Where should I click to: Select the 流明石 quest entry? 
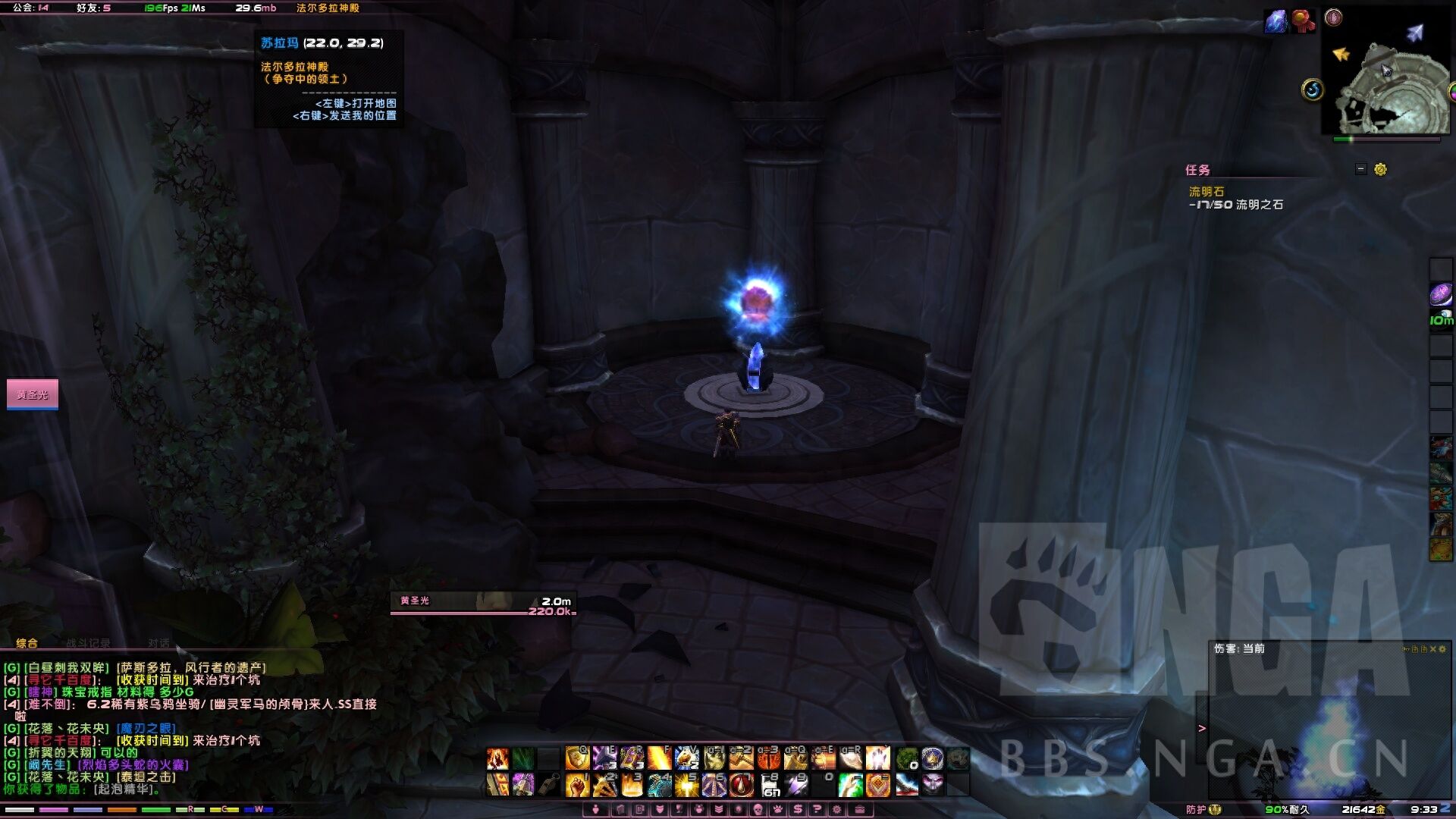point(1206,192)
